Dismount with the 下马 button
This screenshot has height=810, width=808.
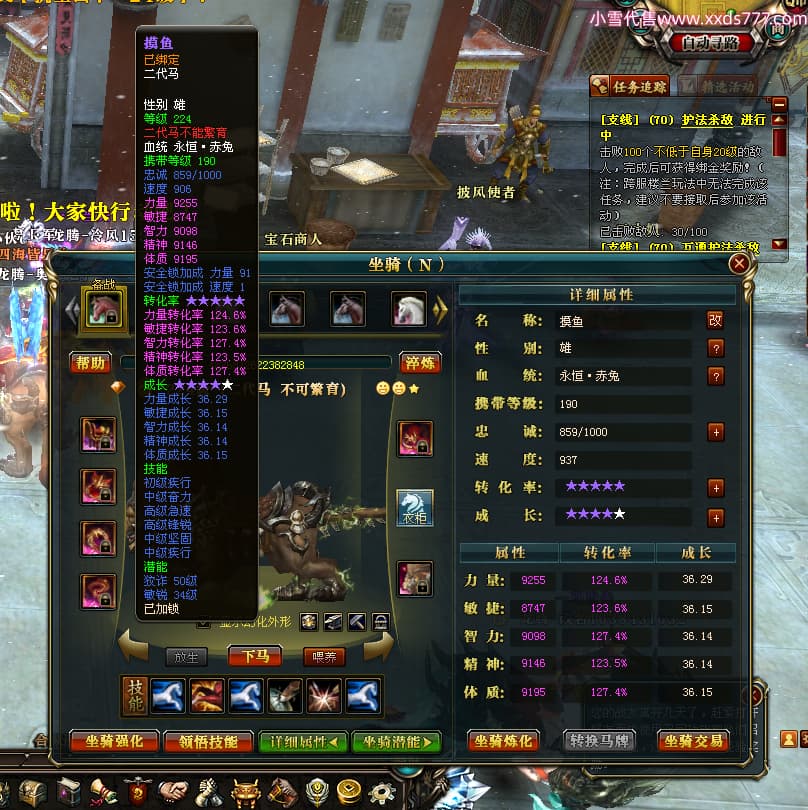coord(254,657)
